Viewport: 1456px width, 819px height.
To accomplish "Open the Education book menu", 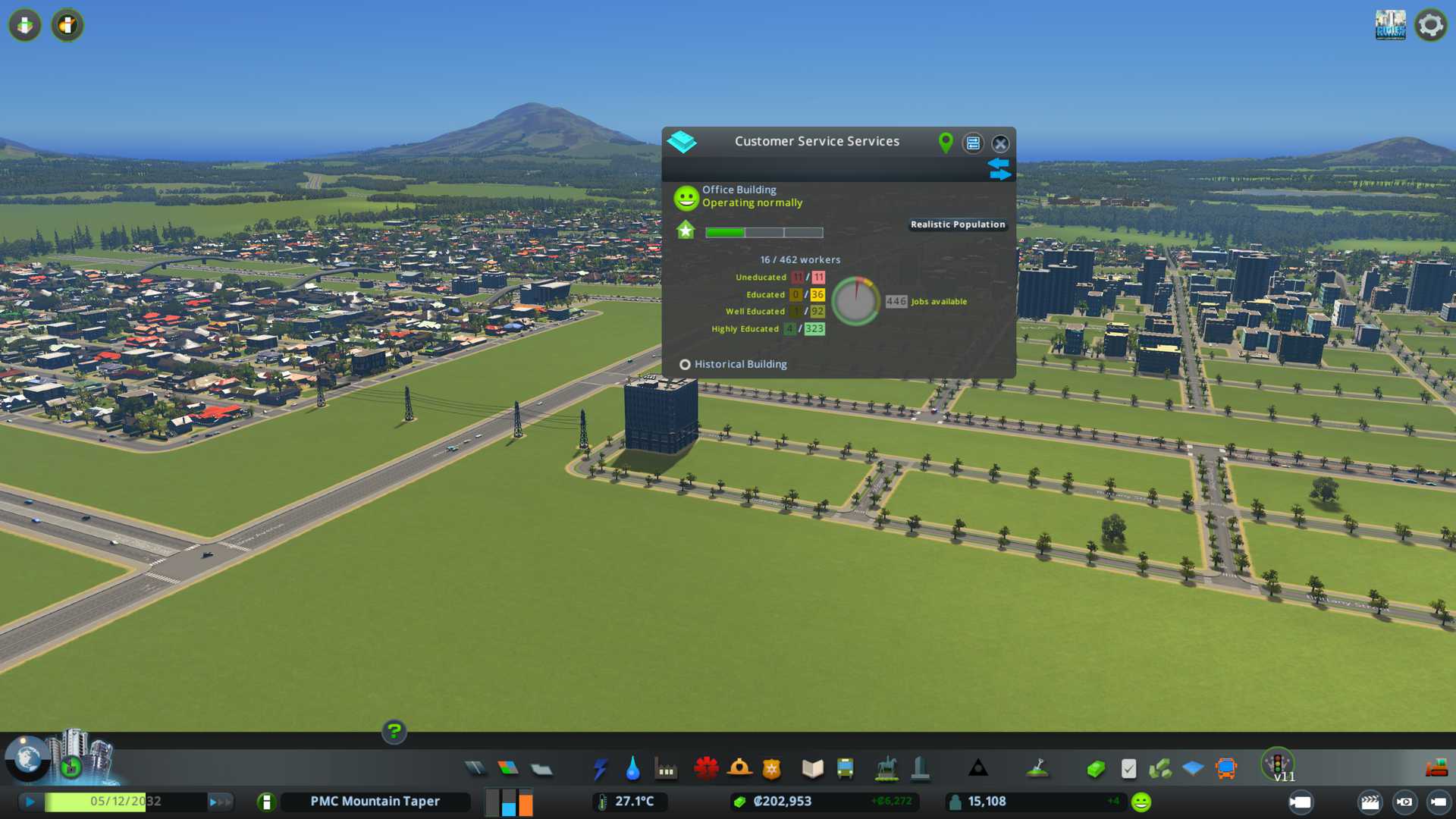I will [x=812, y=769].
